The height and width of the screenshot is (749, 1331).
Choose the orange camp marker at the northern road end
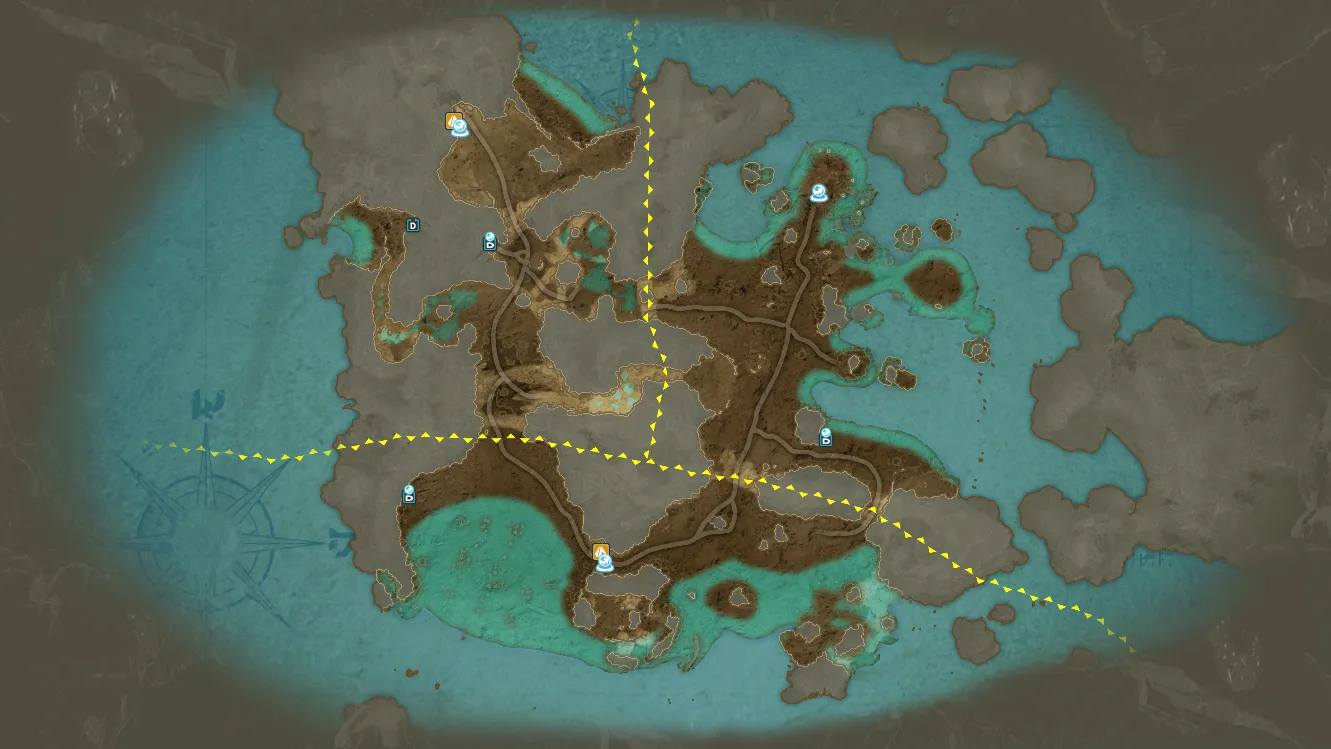point(453,120)
